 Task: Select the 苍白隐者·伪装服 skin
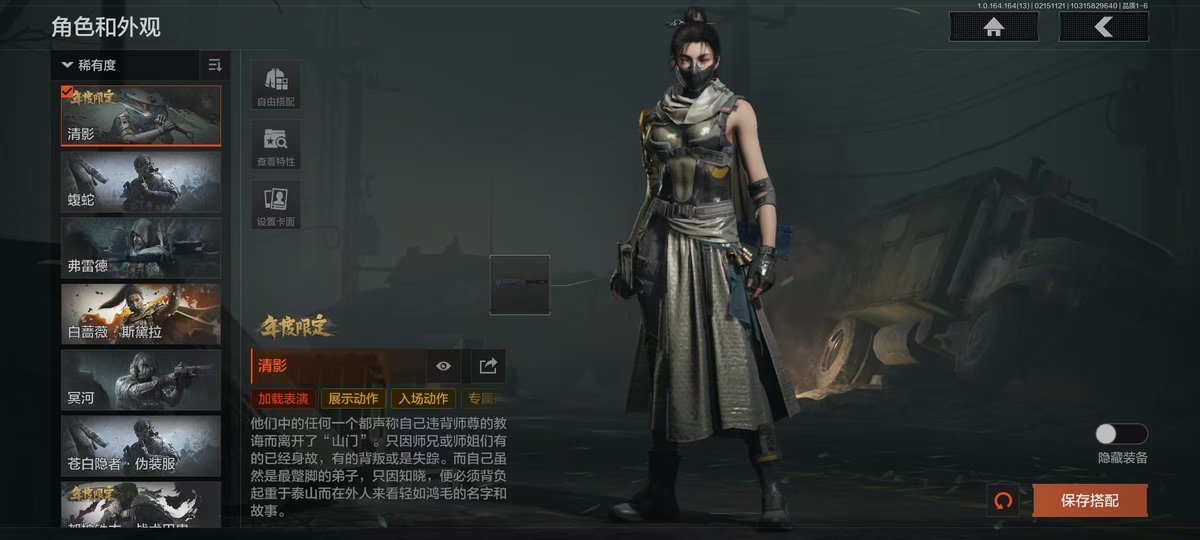click(141, 446)
